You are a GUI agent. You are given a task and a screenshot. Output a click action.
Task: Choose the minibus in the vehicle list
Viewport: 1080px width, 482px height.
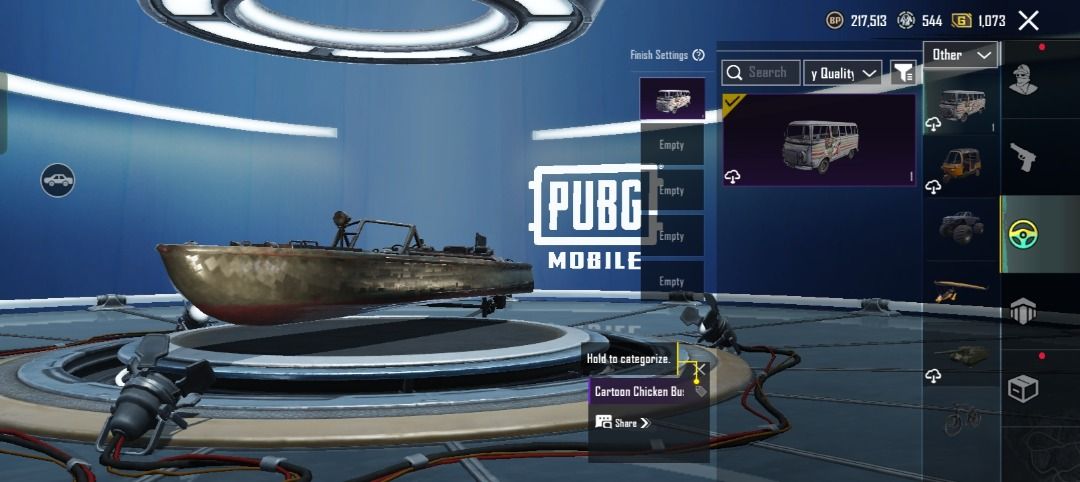(961, 102)
